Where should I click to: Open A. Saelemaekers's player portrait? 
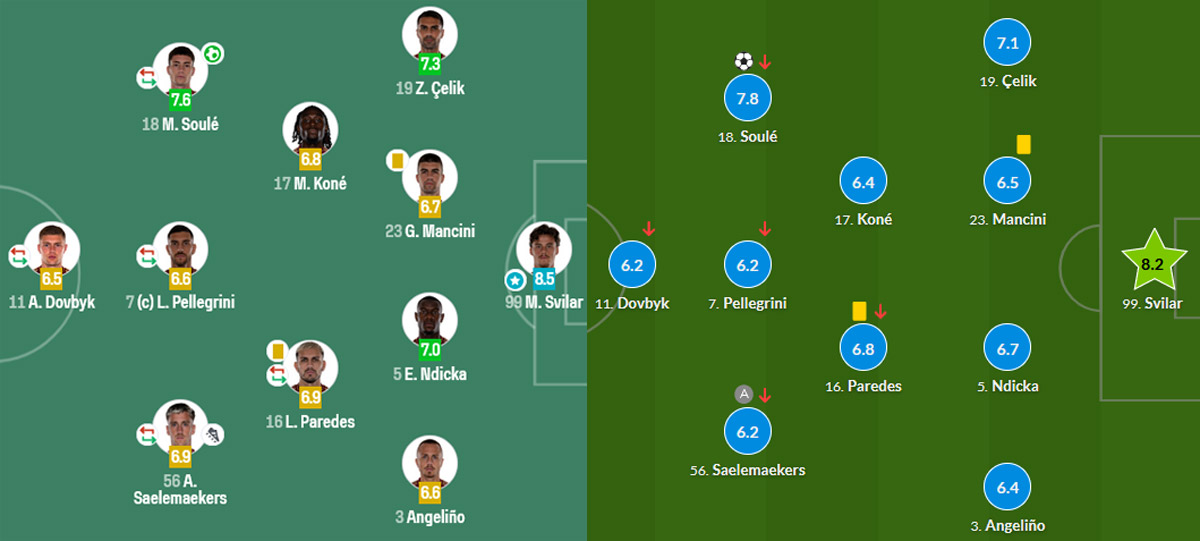pos(180,426)
